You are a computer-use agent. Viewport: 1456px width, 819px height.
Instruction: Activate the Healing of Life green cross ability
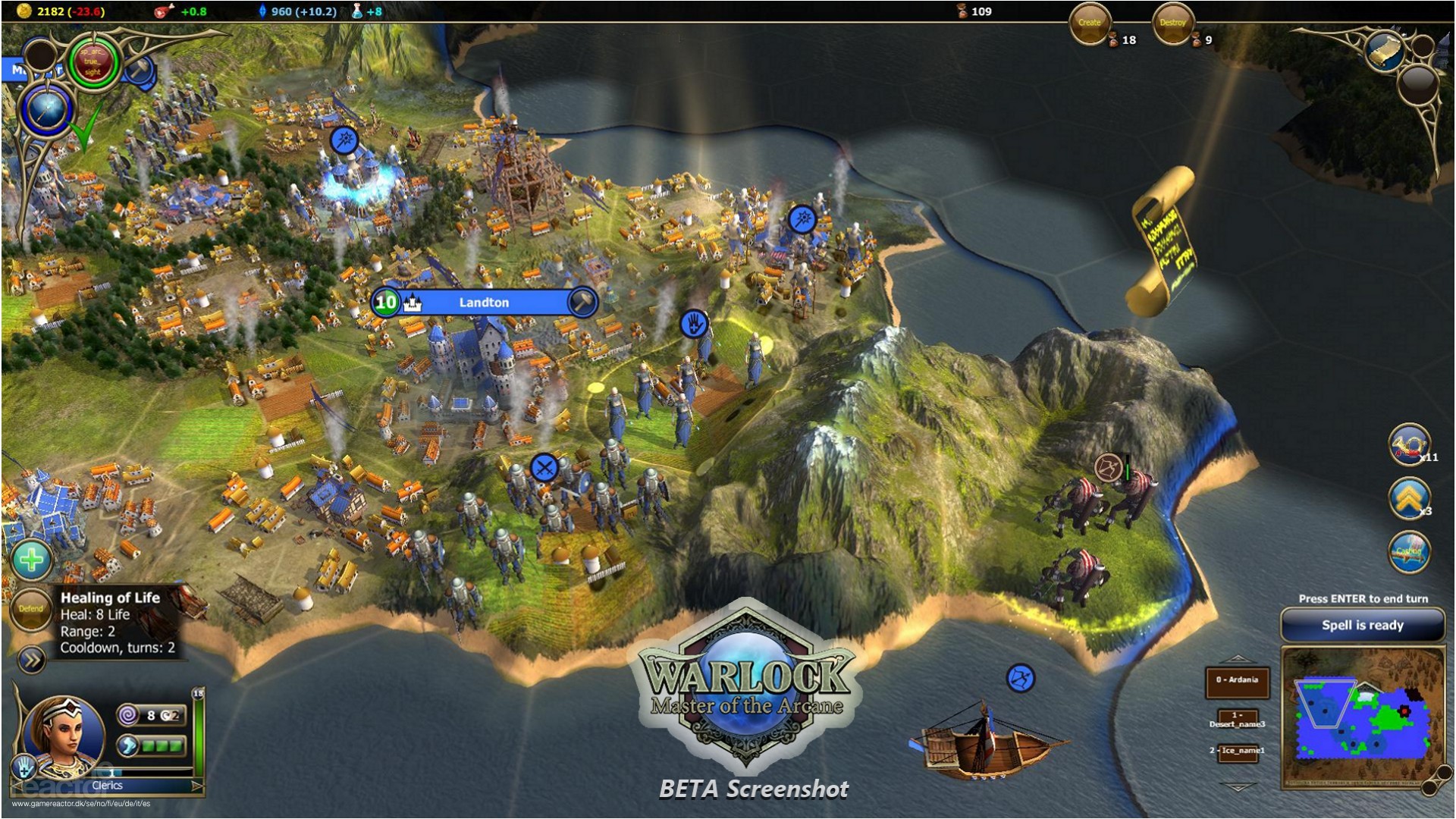pos(31,560)
